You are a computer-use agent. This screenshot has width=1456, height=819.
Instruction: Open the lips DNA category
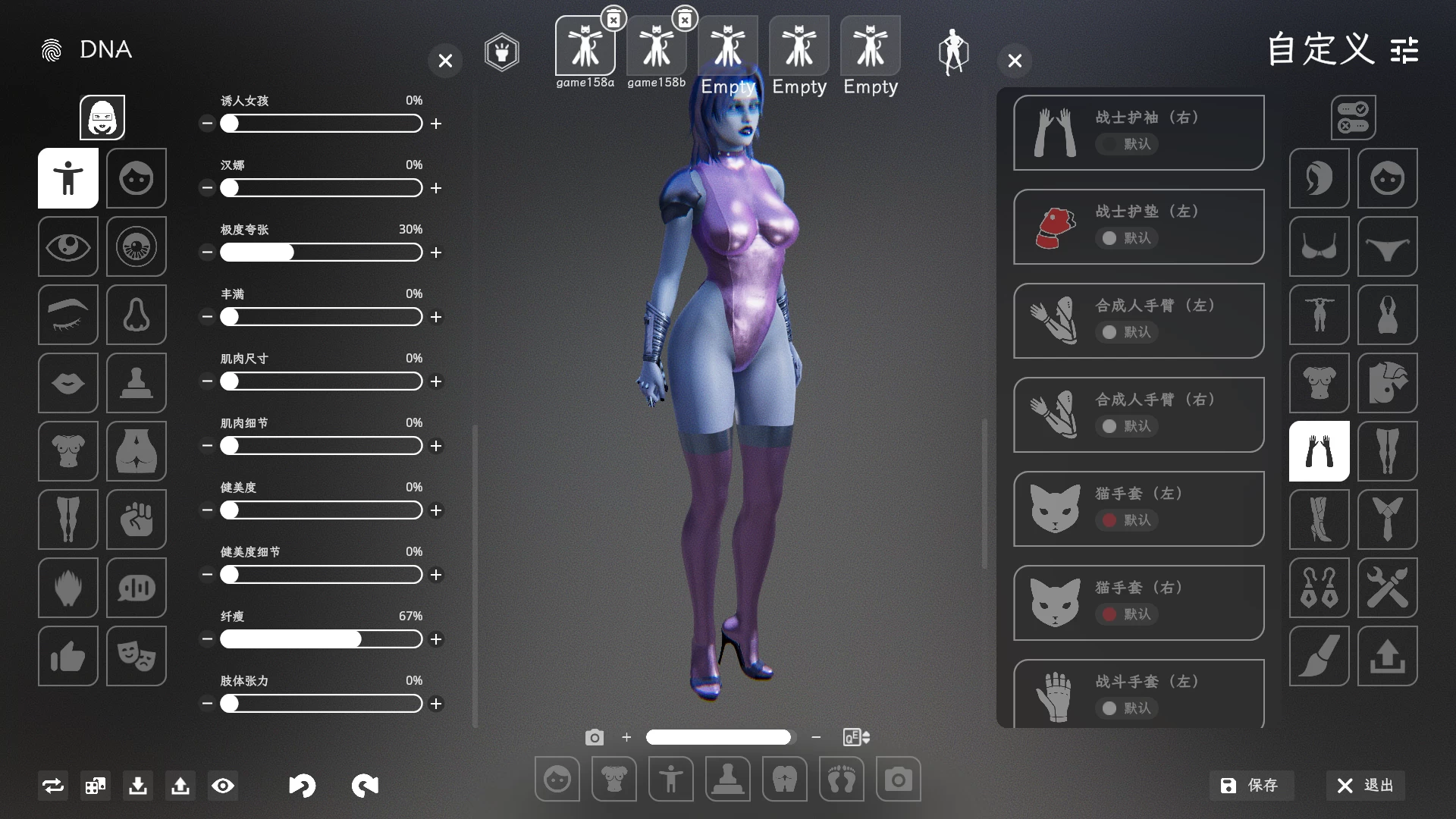tap(68, 383)
